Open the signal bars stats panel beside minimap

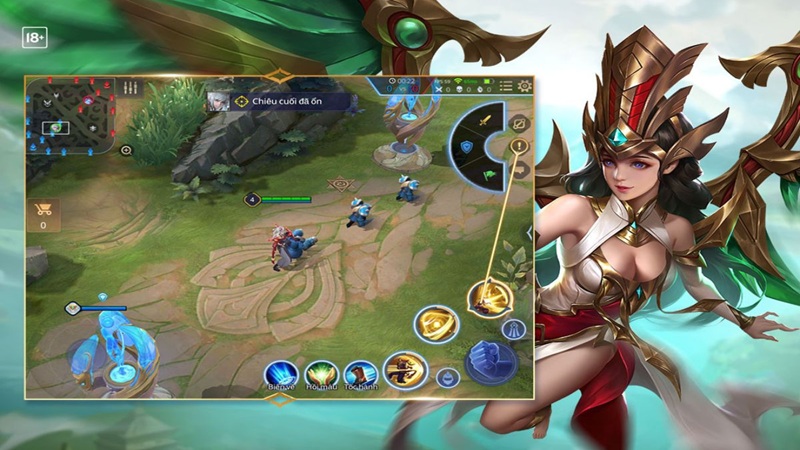point(129,88)
